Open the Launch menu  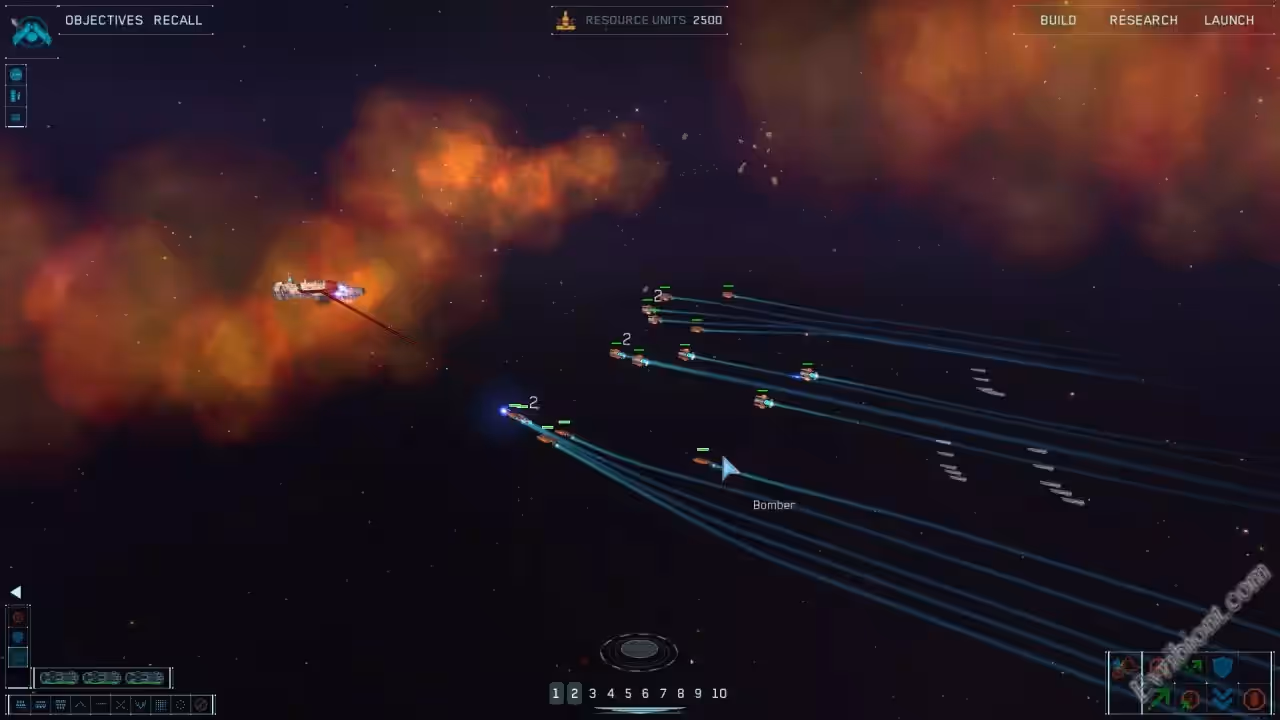[1229, 20]
